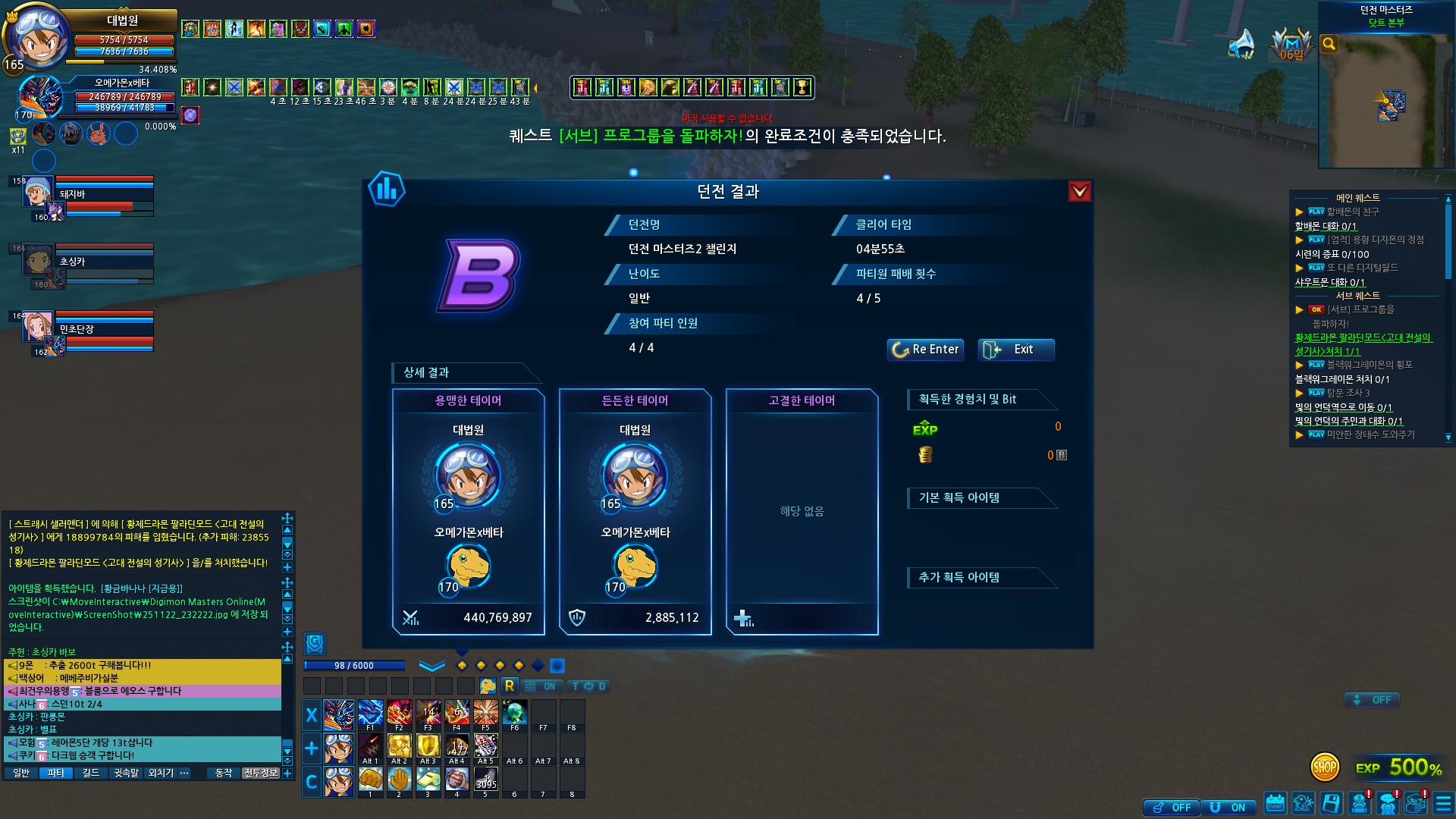Click the dungeon statistics chart icon
1456x819 pixels.
[386, 190]
